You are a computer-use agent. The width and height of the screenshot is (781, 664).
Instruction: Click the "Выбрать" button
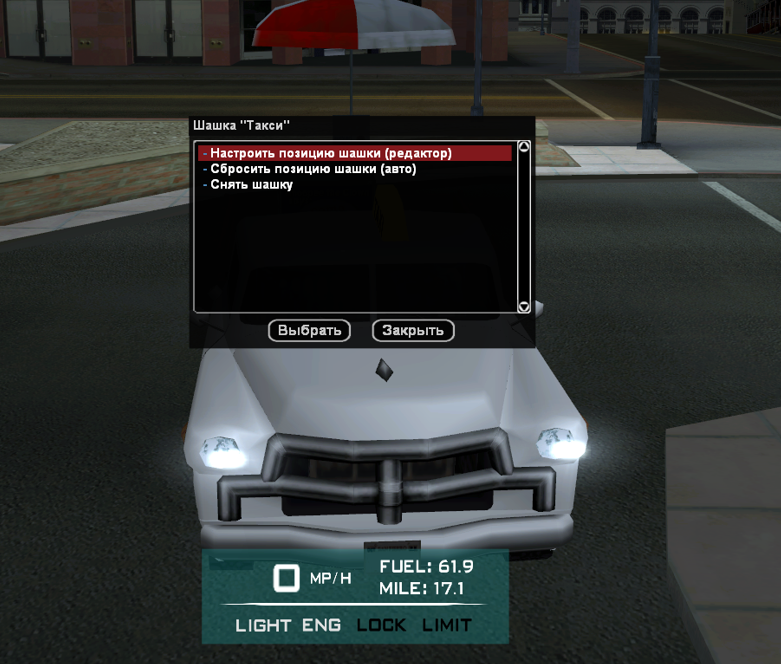(309, 330)
